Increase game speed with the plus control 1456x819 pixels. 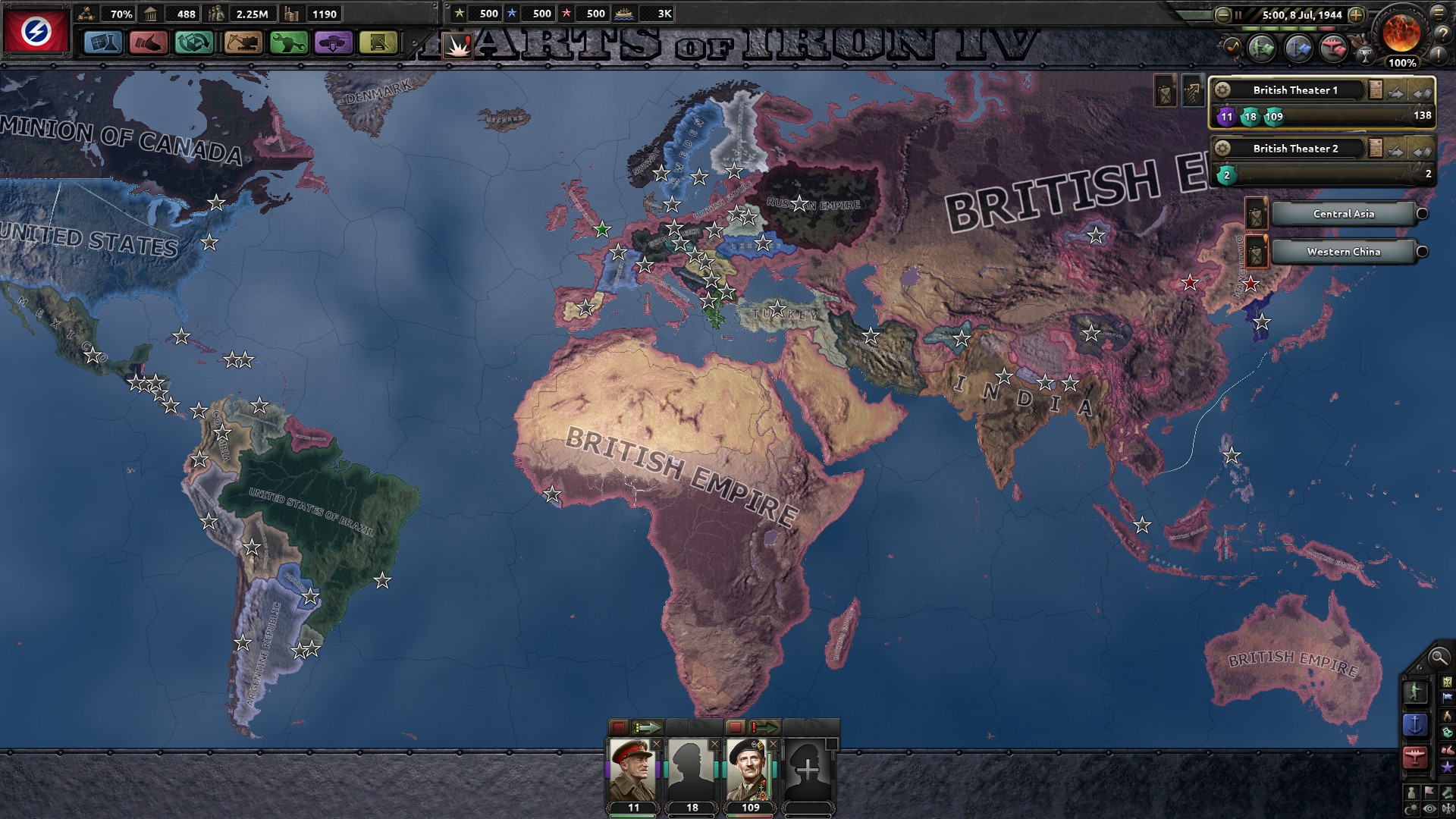(x=1355, y=15)
